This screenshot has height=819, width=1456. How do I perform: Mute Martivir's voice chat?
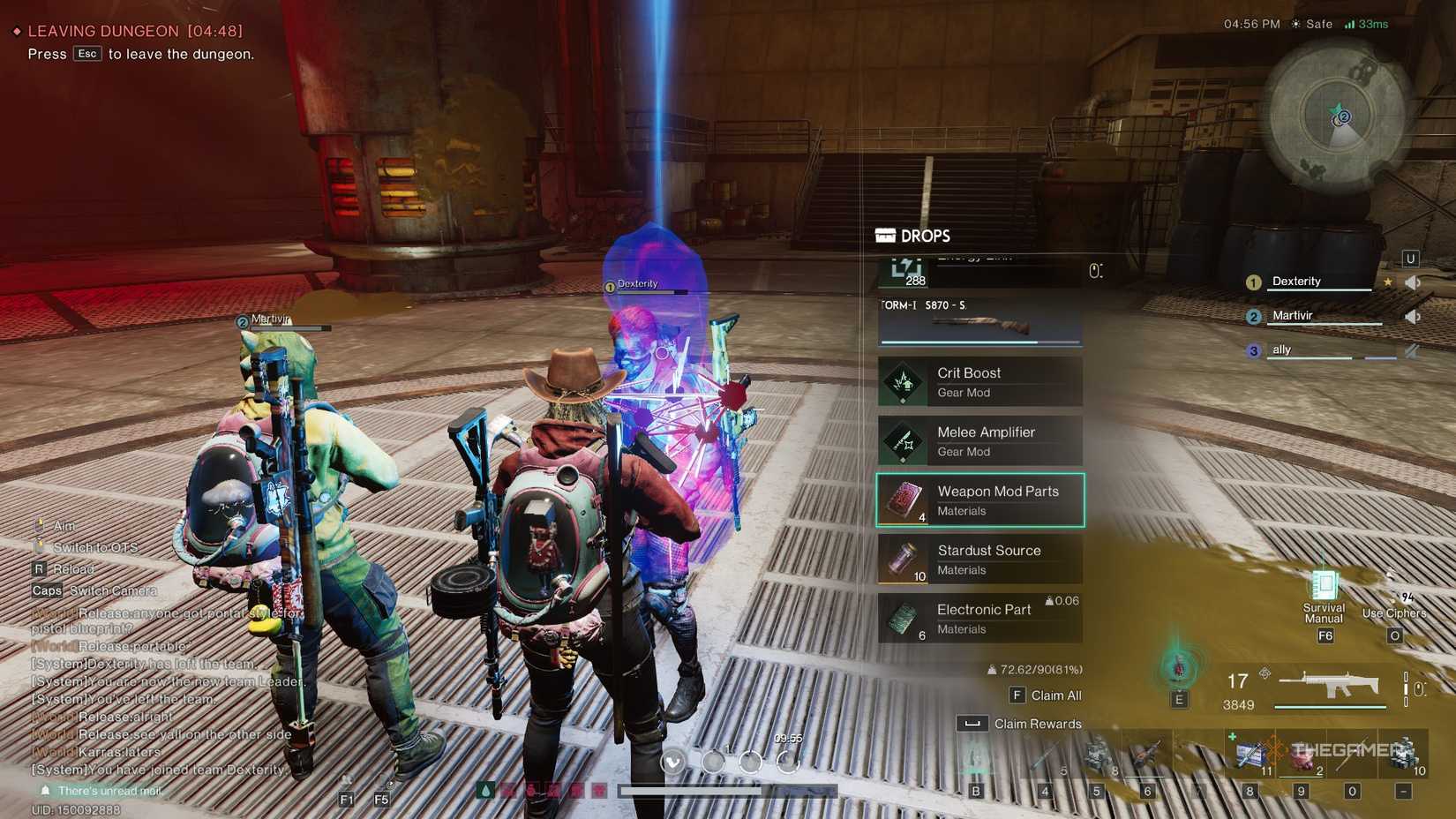(1413, 317)
